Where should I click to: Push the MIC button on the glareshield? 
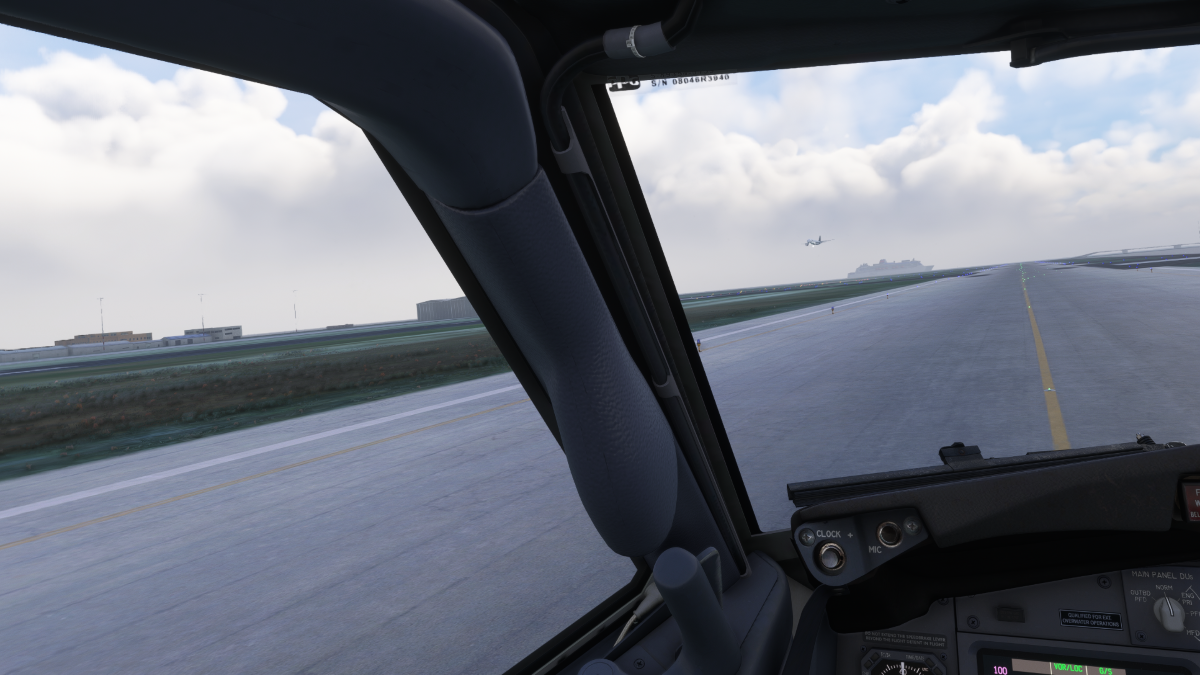(x=889, y=534)
